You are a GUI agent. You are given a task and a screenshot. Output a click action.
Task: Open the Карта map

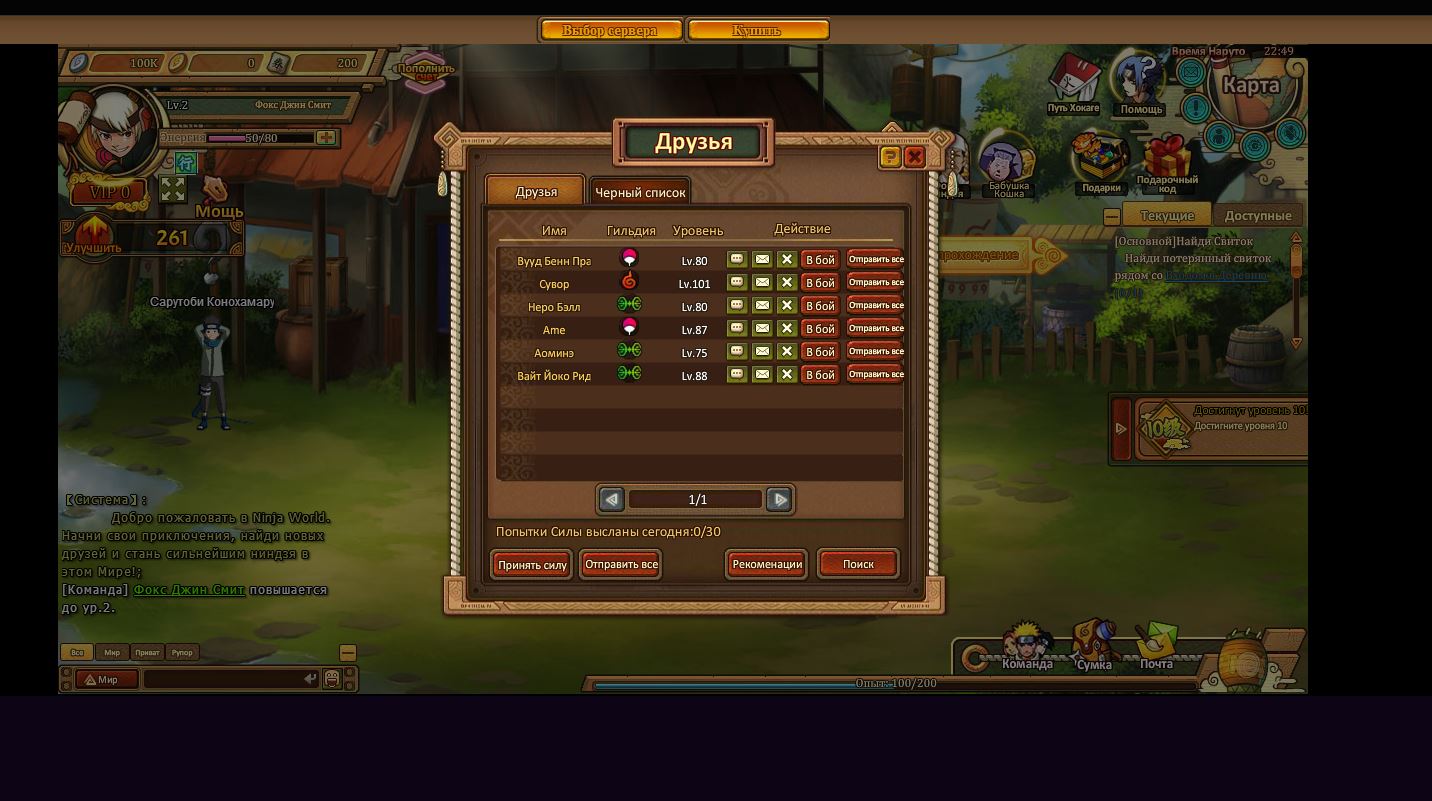pyautogui.click(x=1251, y=87)
